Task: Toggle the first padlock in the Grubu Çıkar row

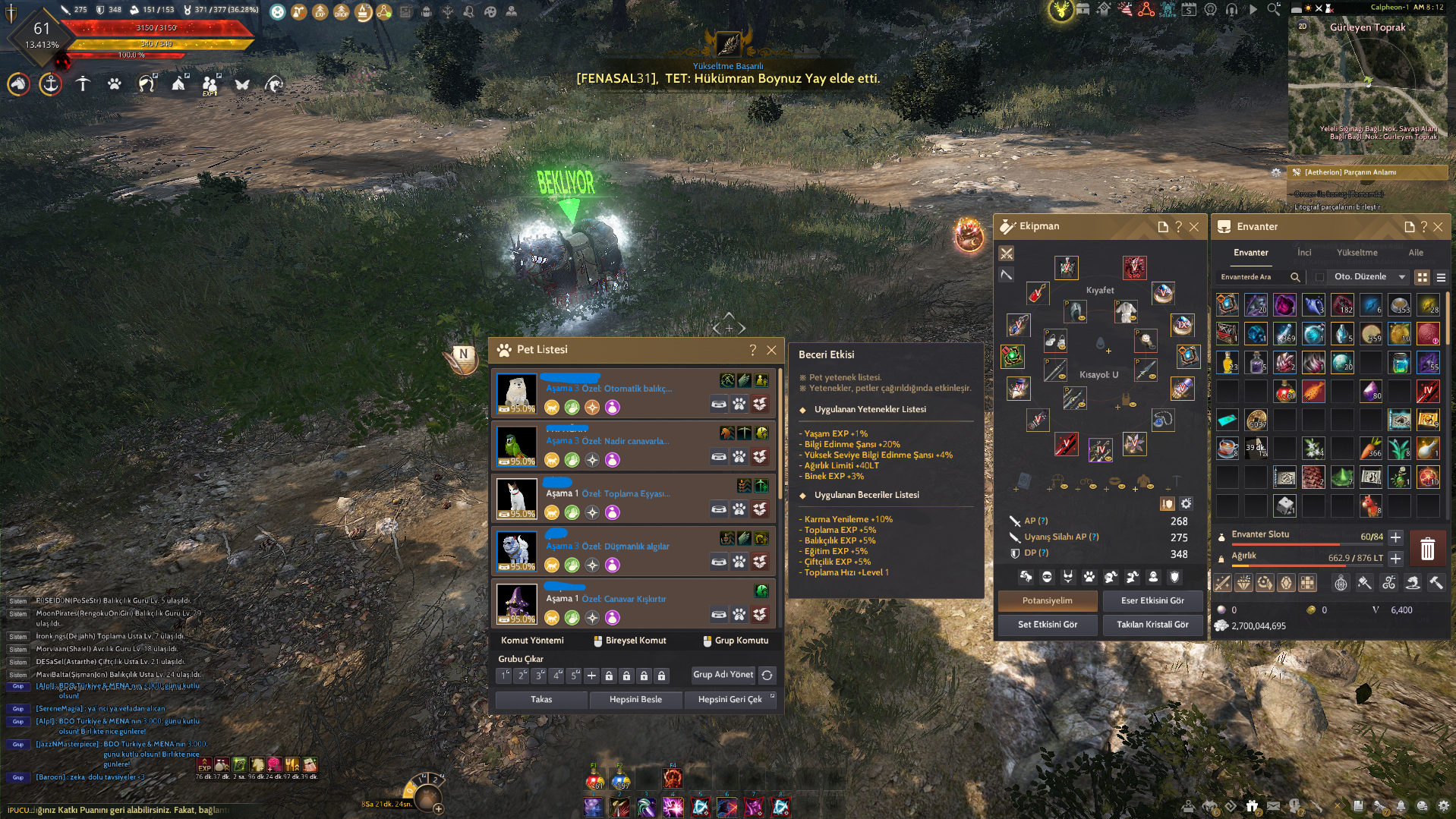Action: pyautogui.click(x=610, y=675)
